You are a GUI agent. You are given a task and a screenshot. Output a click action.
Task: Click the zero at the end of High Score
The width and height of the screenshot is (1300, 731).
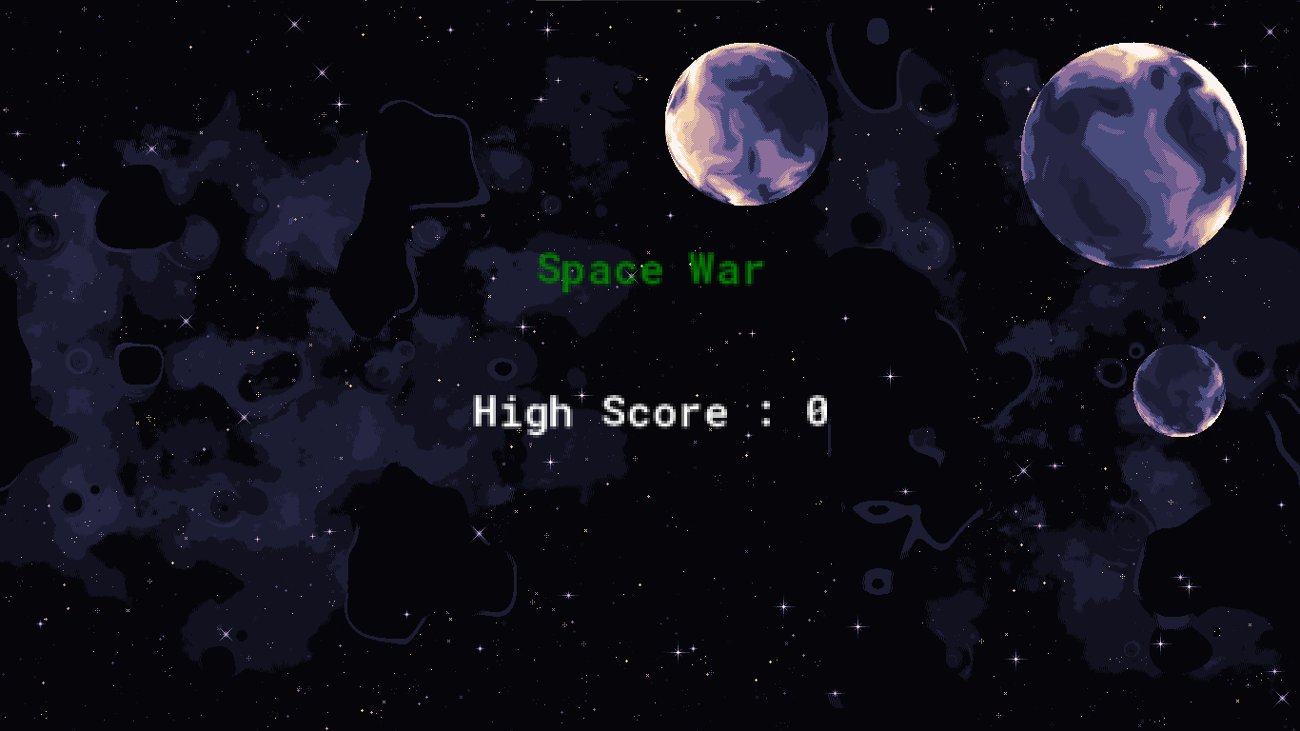pos(820,412)
